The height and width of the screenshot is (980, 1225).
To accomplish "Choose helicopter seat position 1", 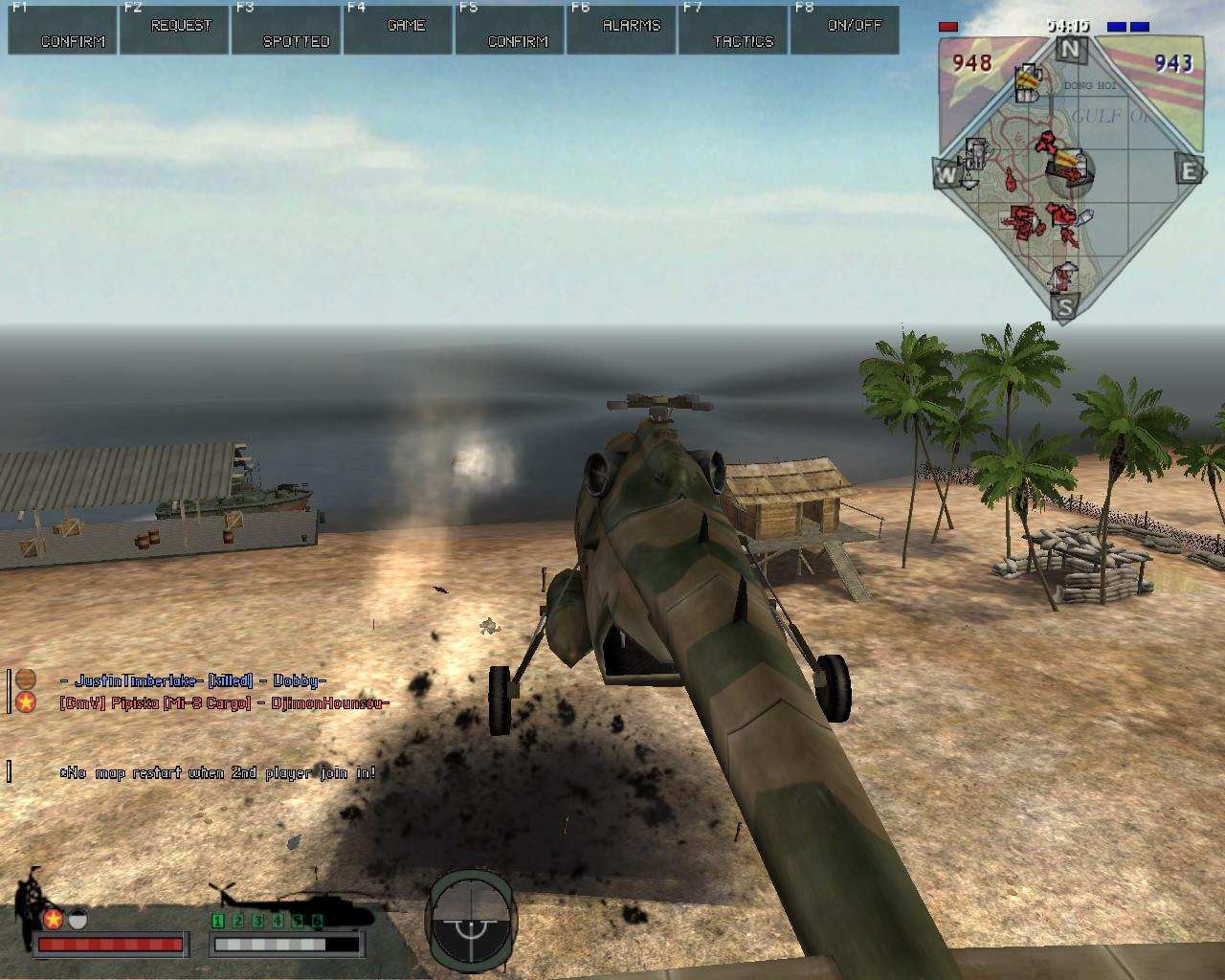I will [x=218, y=921].
